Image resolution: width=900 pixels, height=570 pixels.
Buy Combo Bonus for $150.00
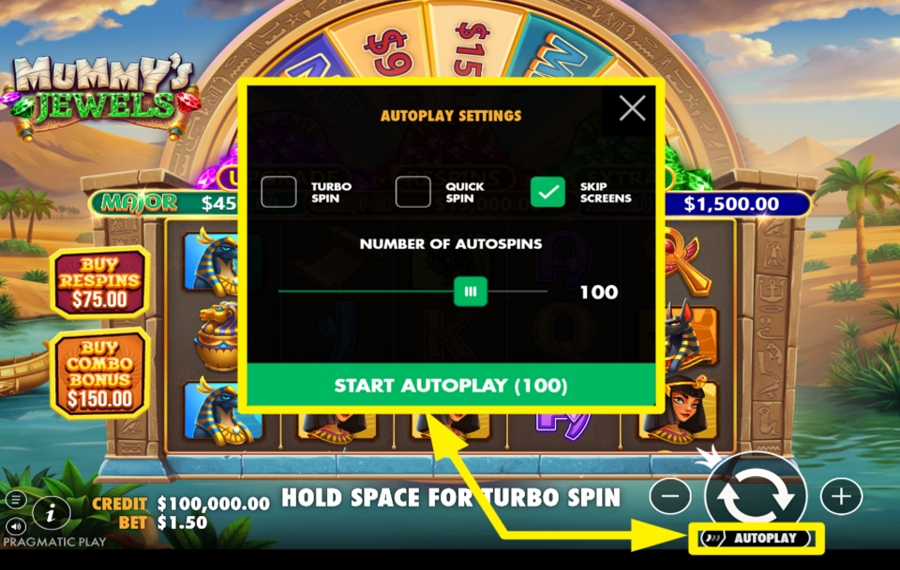pos(99,372)
